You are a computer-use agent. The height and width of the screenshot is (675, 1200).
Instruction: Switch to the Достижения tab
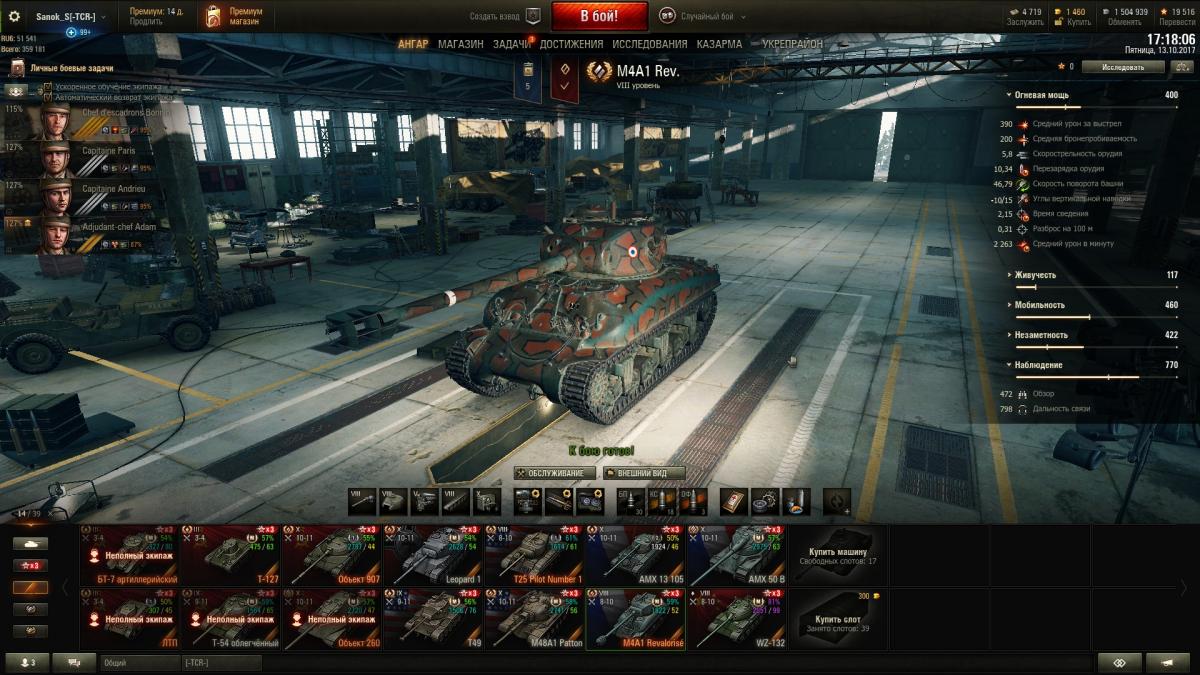[x=572, y=44]
